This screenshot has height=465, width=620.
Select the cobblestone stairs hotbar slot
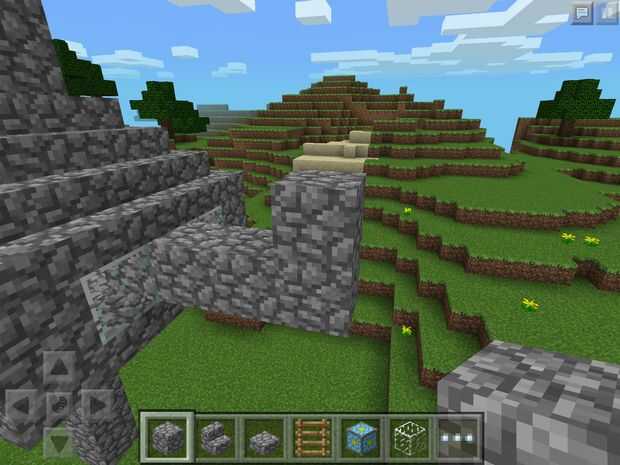click(x=216, y=437)
